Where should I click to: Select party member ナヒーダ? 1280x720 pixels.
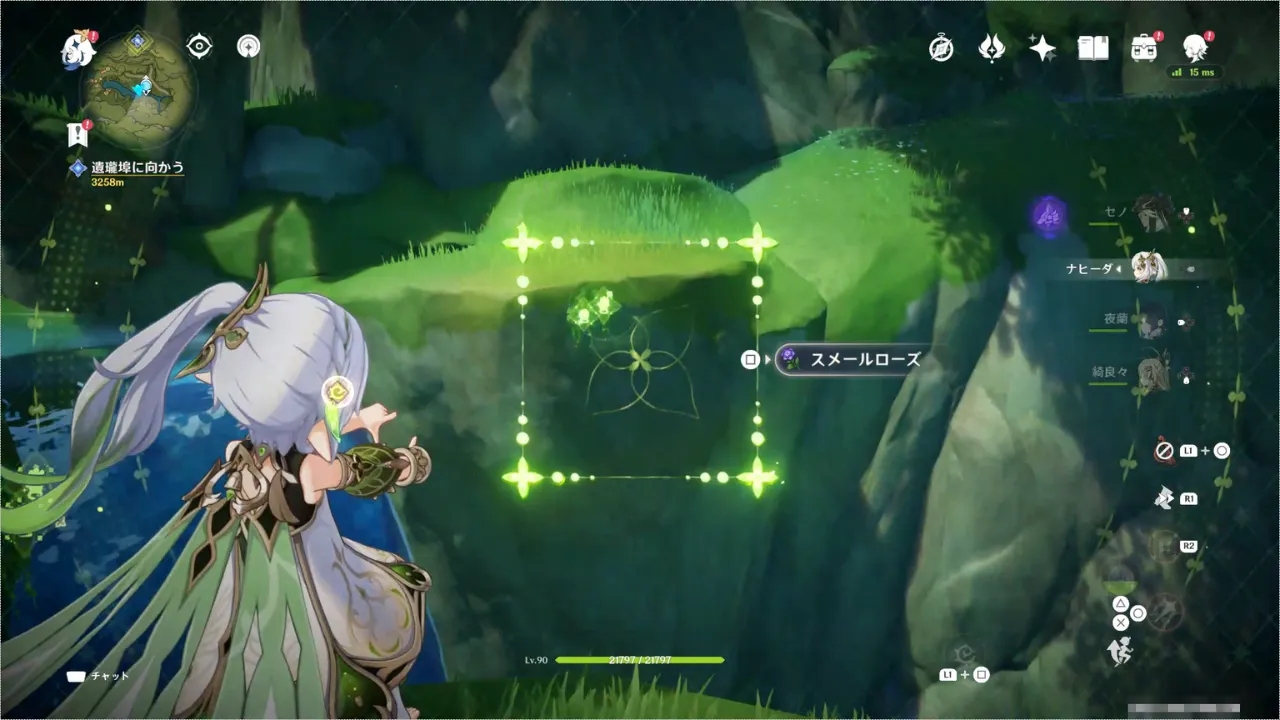1150,268
